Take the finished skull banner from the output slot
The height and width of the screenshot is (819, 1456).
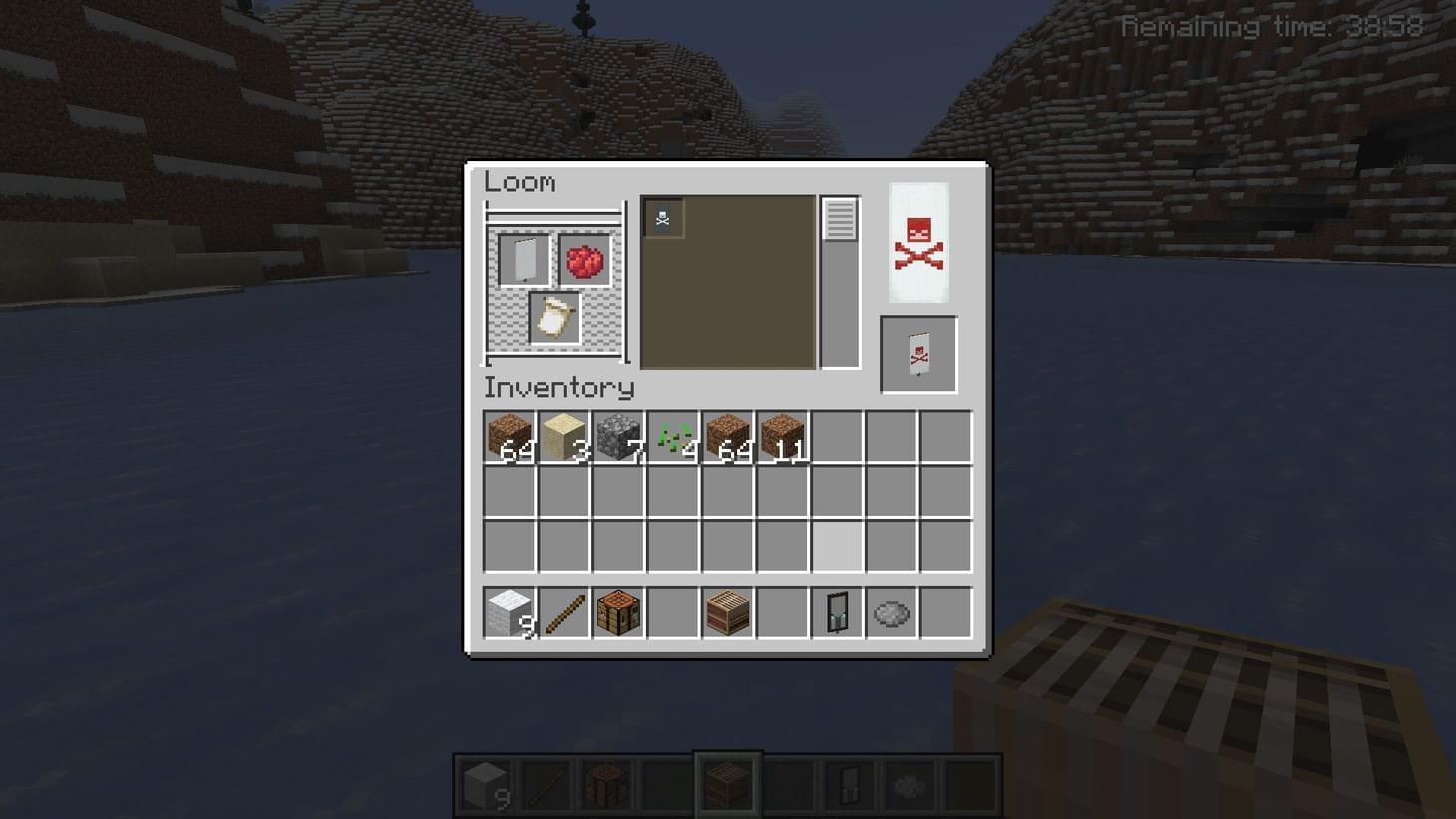click(x=916, y=353)
